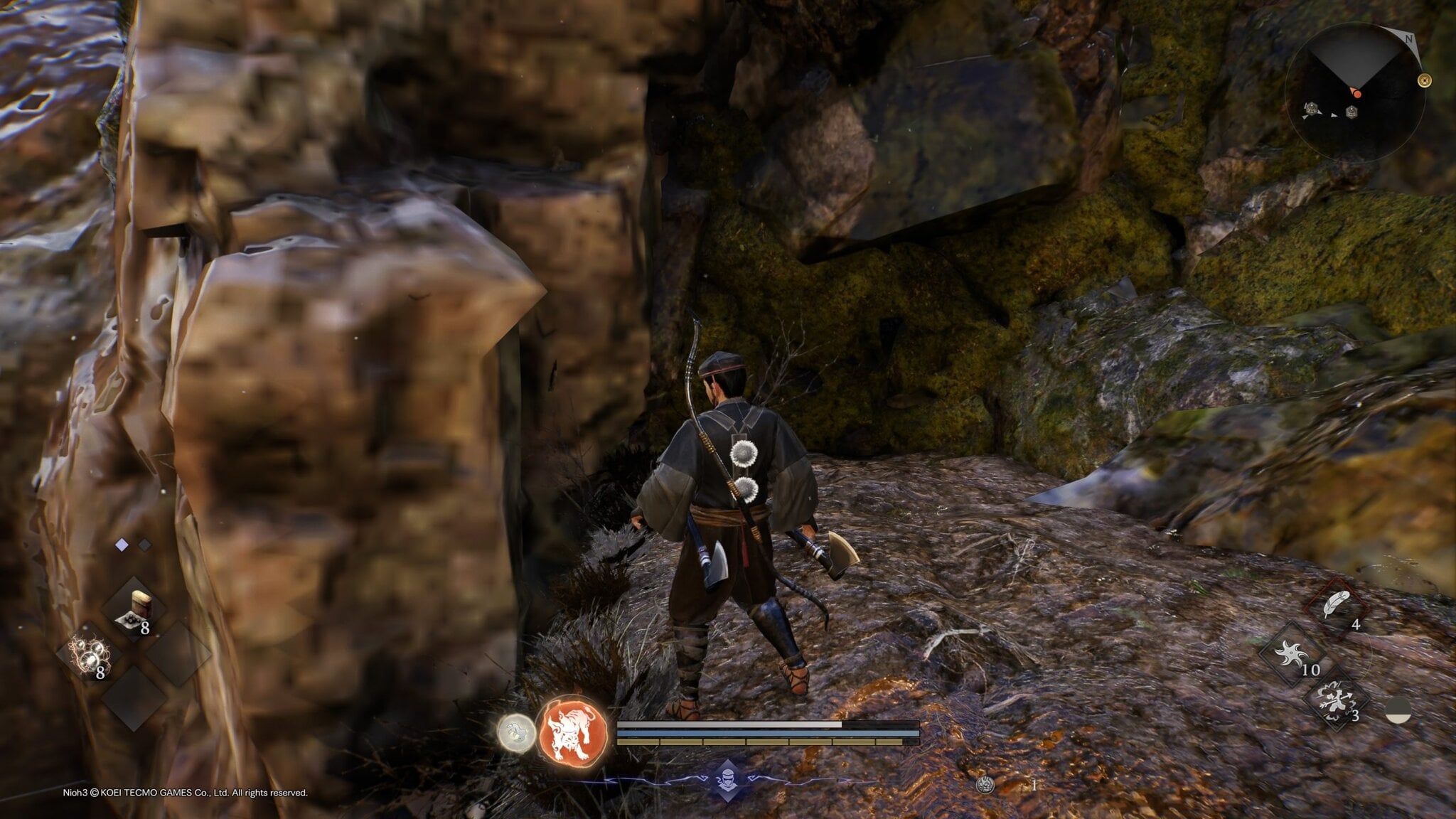The width and height of the screenshot is (1456, 819).
Task: Choose the shuriken ninjutsu slot
Action: tap(1292, 655)
